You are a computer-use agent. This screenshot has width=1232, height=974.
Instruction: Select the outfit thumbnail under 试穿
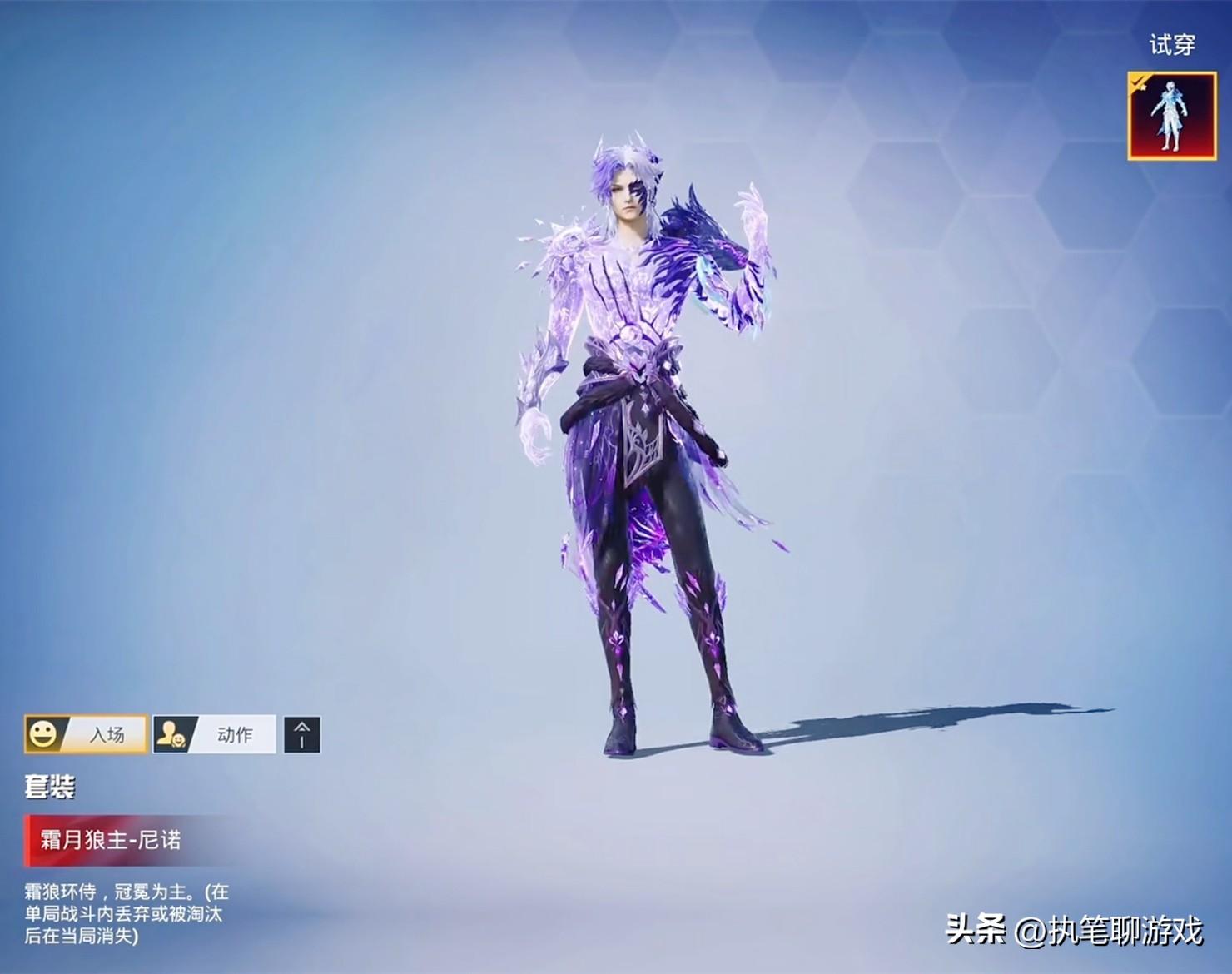pyautogui.click(x=1171, y=116)
